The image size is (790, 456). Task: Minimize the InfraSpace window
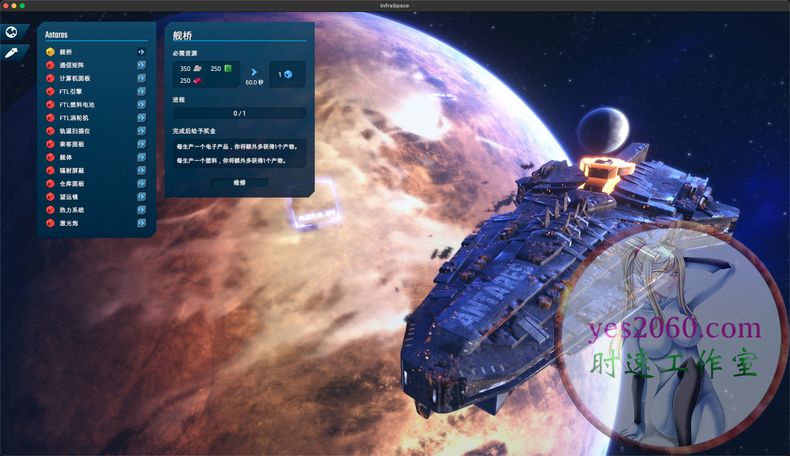[15, 5]
